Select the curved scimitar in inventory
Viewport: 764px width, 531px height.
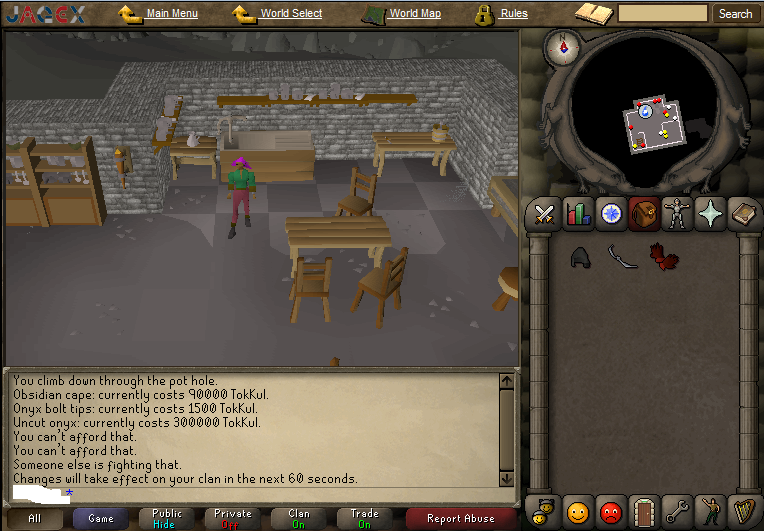pos(622,258)
